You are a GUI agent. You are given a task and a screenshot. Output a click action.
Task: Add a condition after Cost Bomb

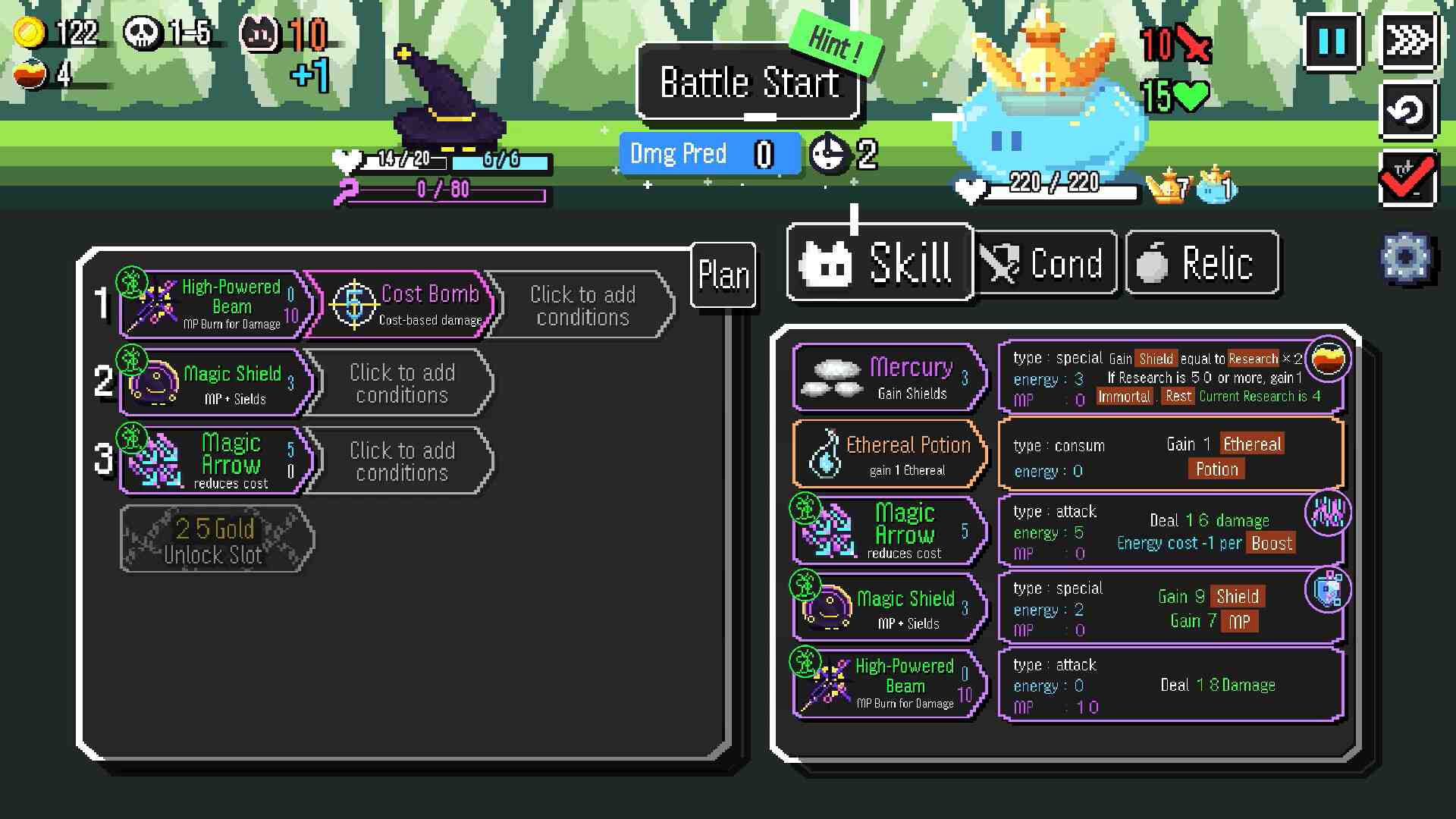click(582, 305)
